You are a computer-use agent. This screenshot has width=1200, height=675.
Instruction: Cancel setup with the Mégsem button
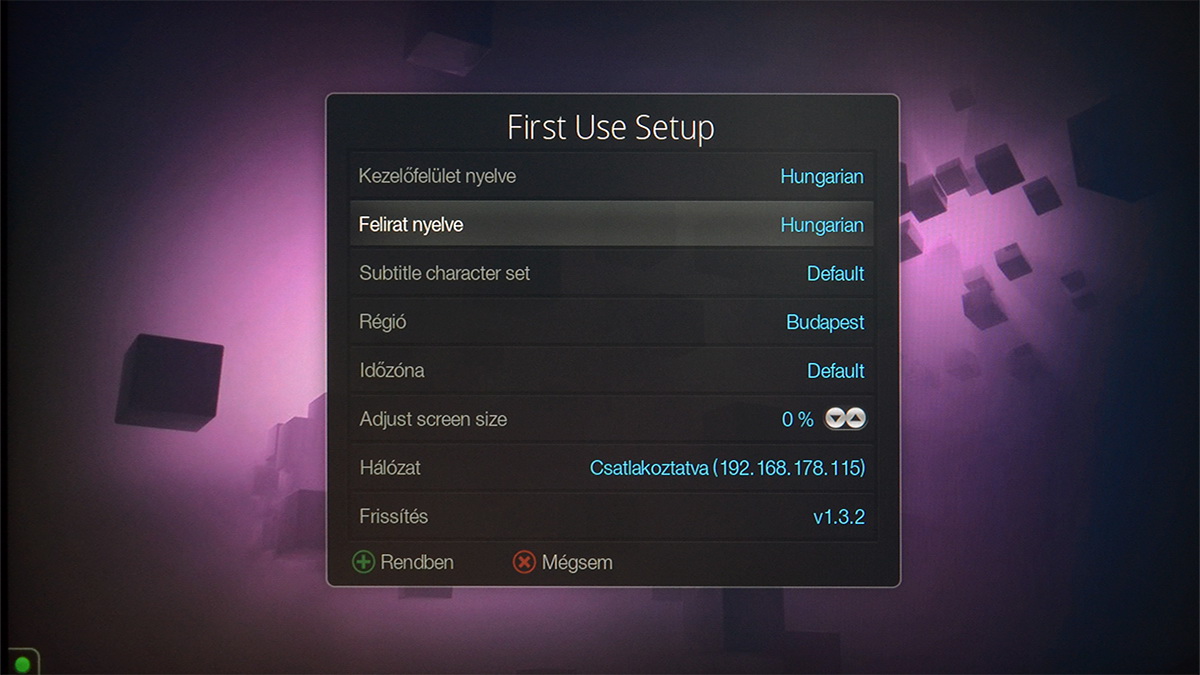562,562
